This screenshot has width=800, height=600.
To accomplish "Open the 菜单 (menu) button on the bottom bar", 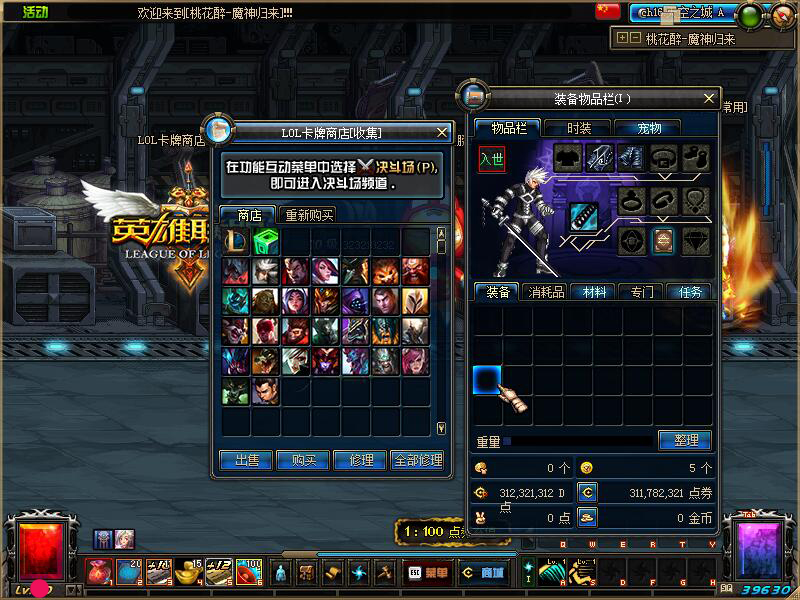I will pyautogui.click(x=428, y=573).
